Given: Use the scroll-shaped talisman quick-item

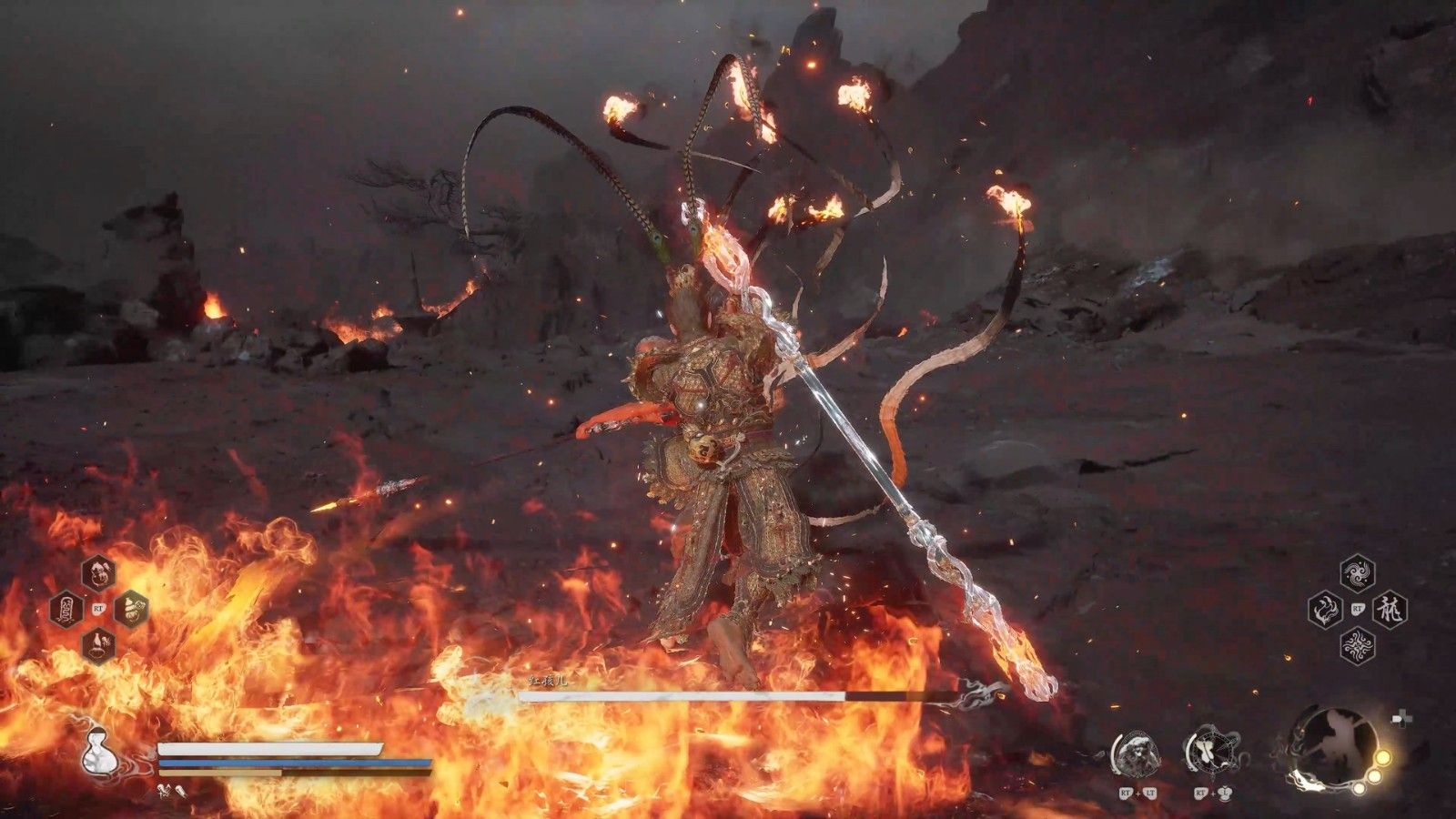Looking at the screenshot, I should 66,609.
